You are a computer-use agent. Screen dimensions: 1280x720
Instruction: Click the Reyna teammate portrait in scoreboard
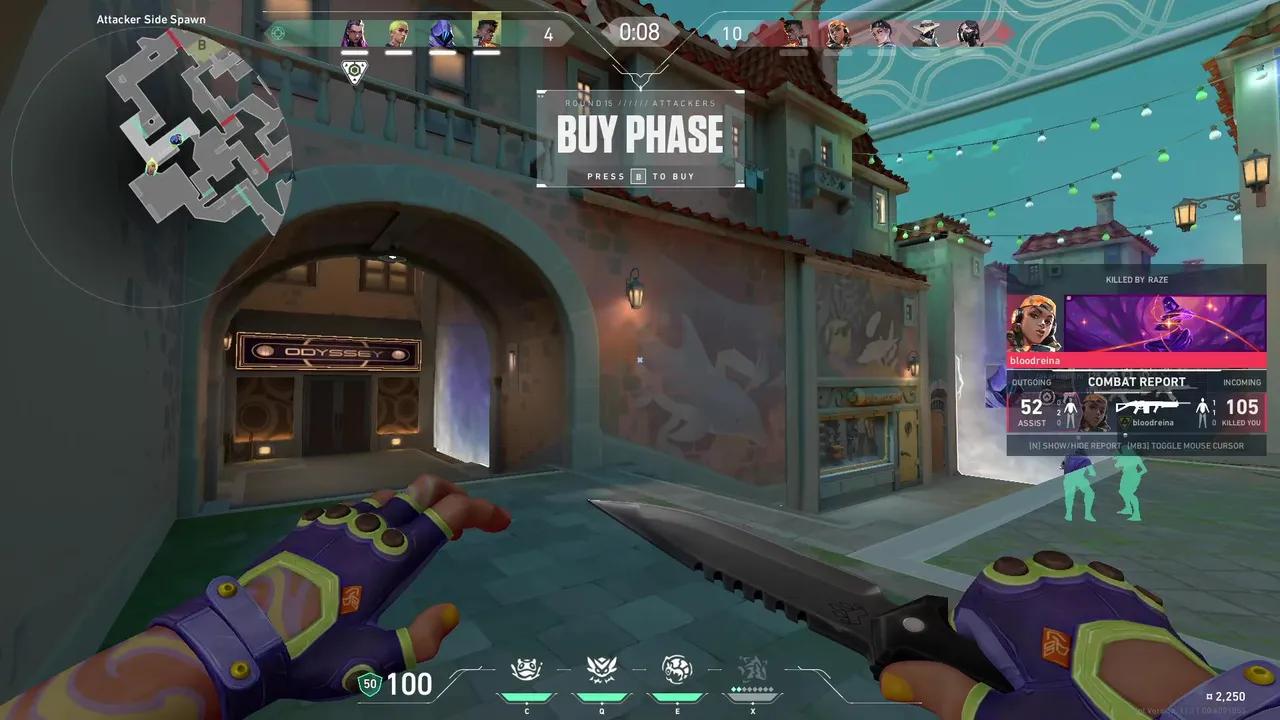click(x=356, y=33)
